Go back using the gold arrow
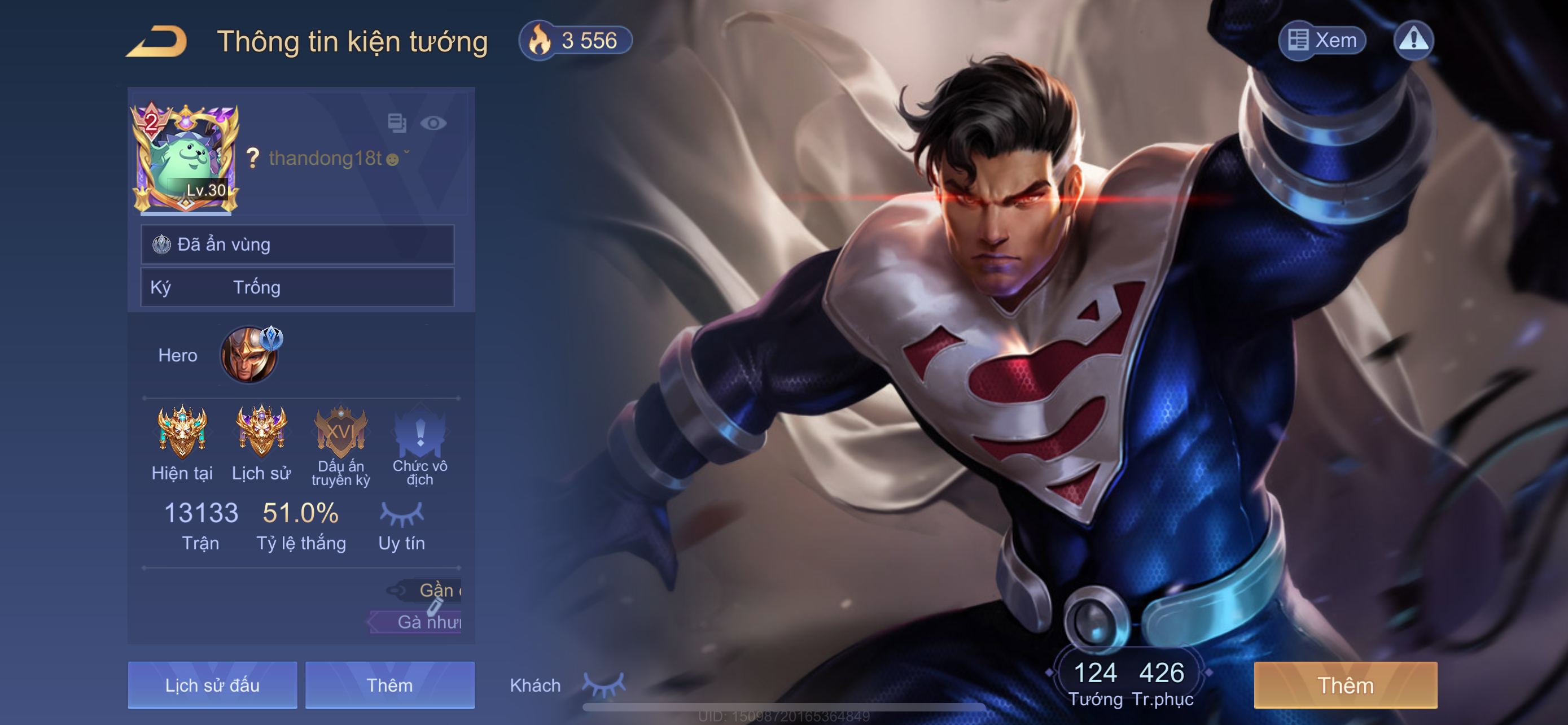Image resolution: width=1568 pixels, height=725 pixels. click(157, 41)
